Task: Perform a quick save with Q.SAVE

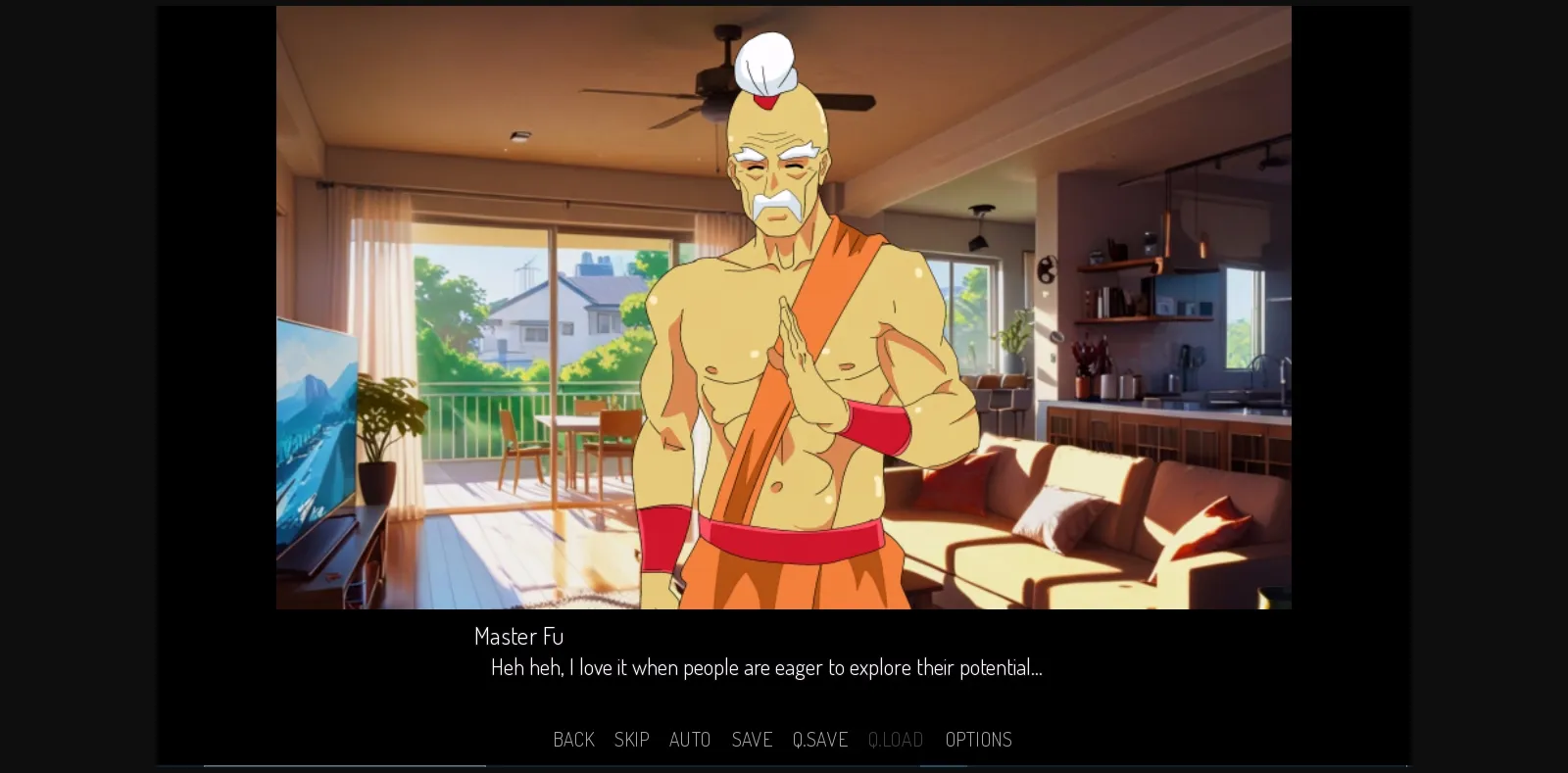Action: tap(820, 740)
